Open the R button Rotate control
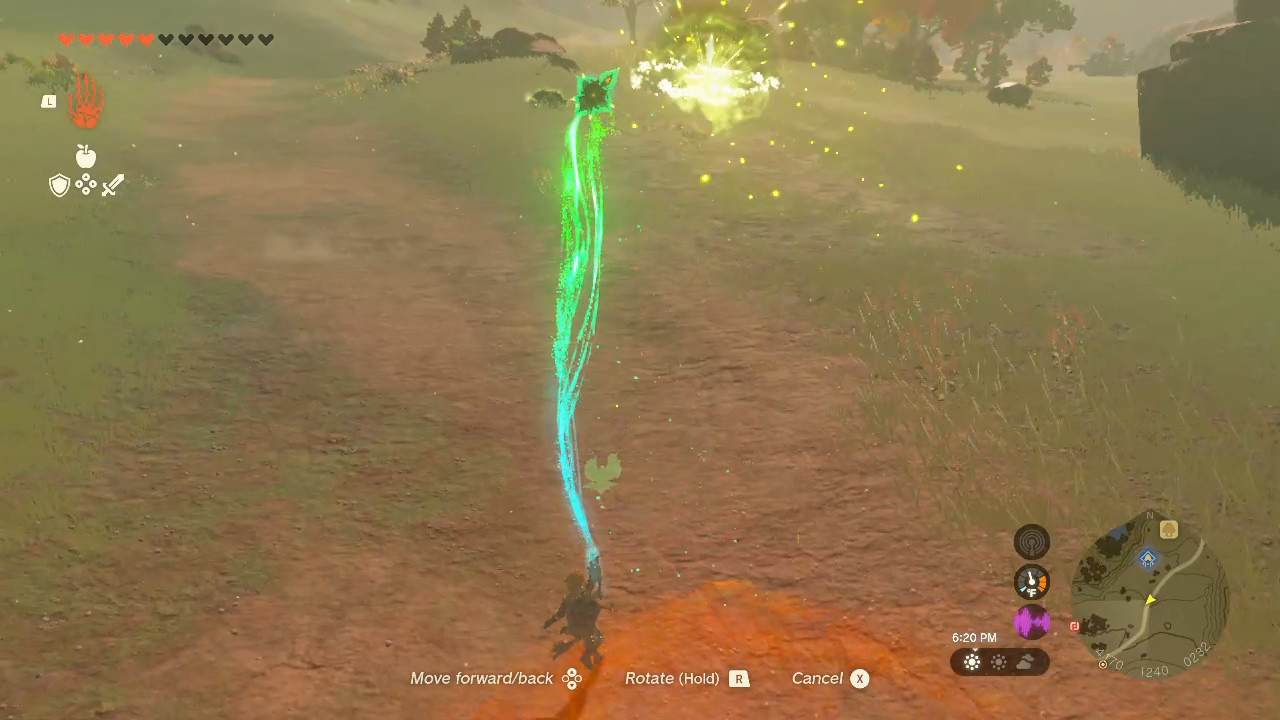The height and width of the screenshot is (720, 1280). point(739,678)
